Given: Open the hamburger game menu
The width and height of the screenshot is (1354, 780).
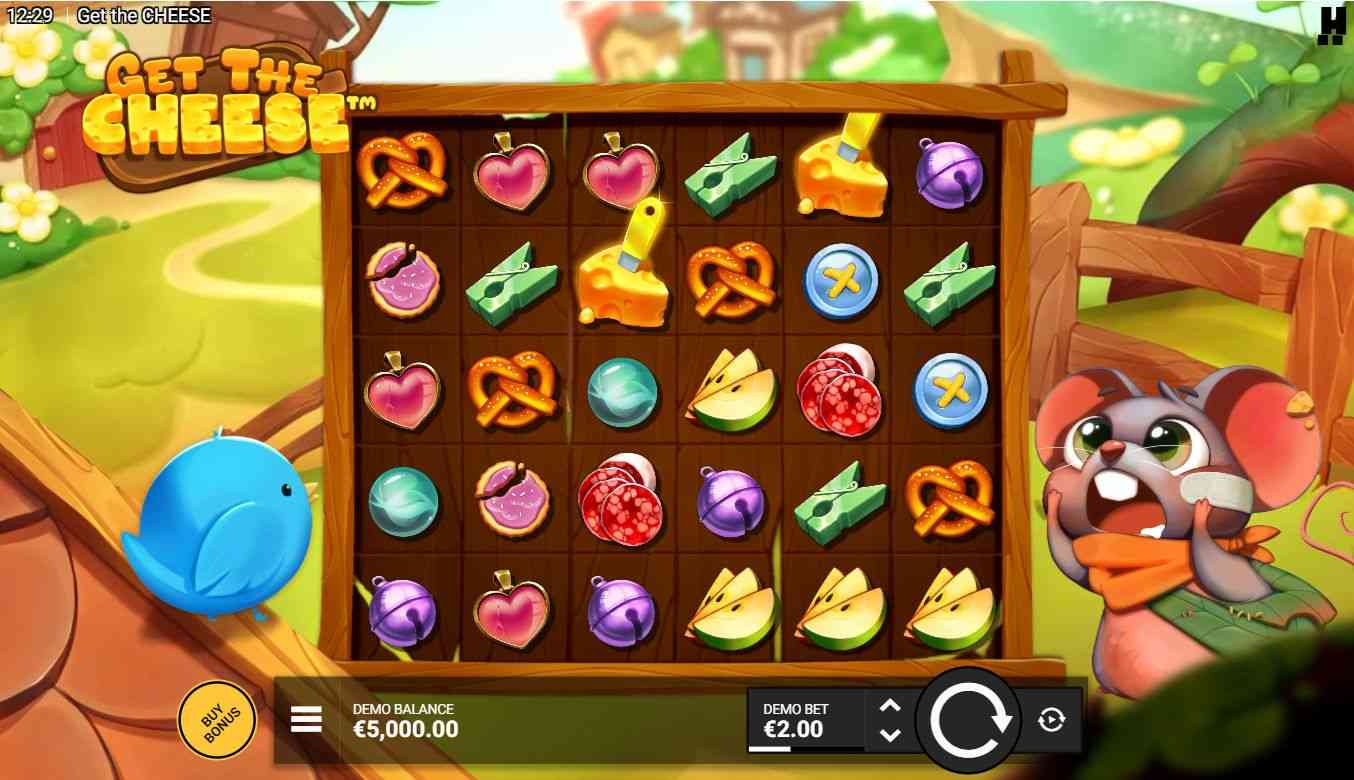Looking at the screenshot, I should [306, 719].
